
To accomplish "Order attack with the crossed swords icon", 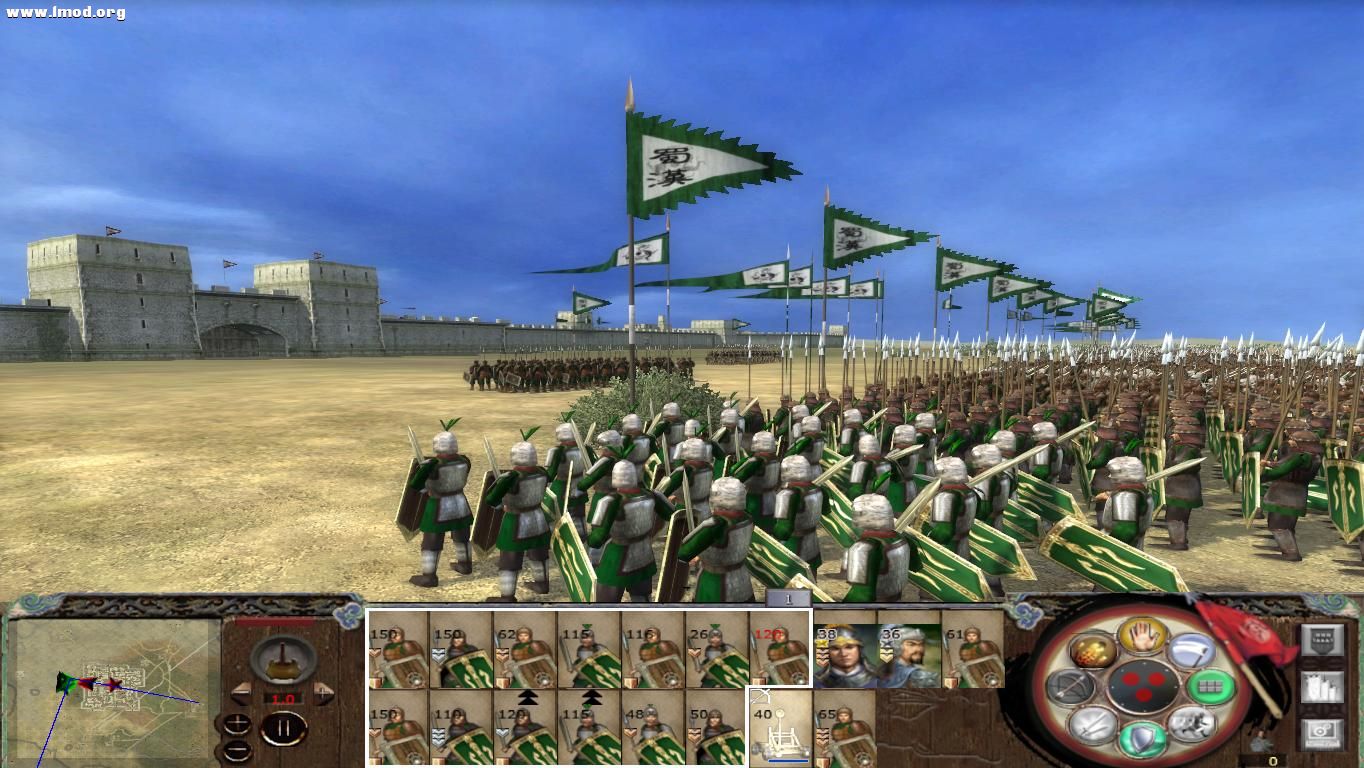I will click(x=1093, y=726).
